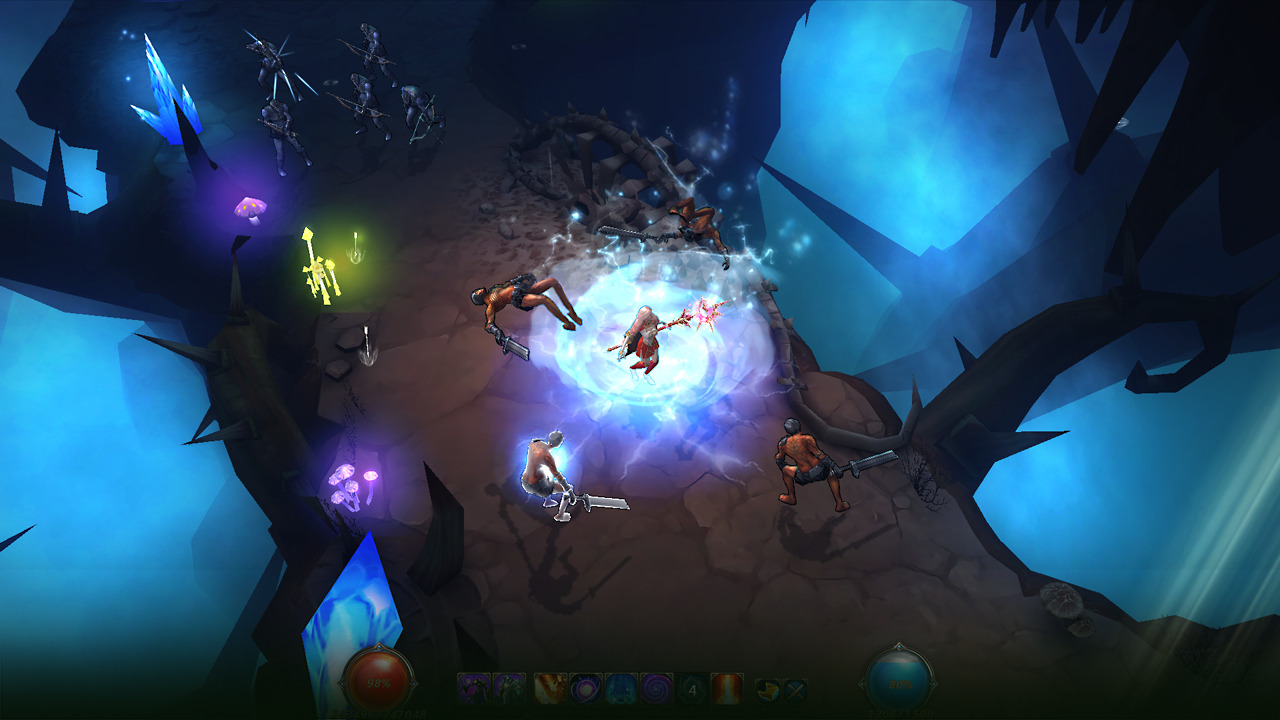1280x720 pixels.
Task: Activate the fiery meteor streak ability
Action: pyautogui.click(x=551, y=688)
